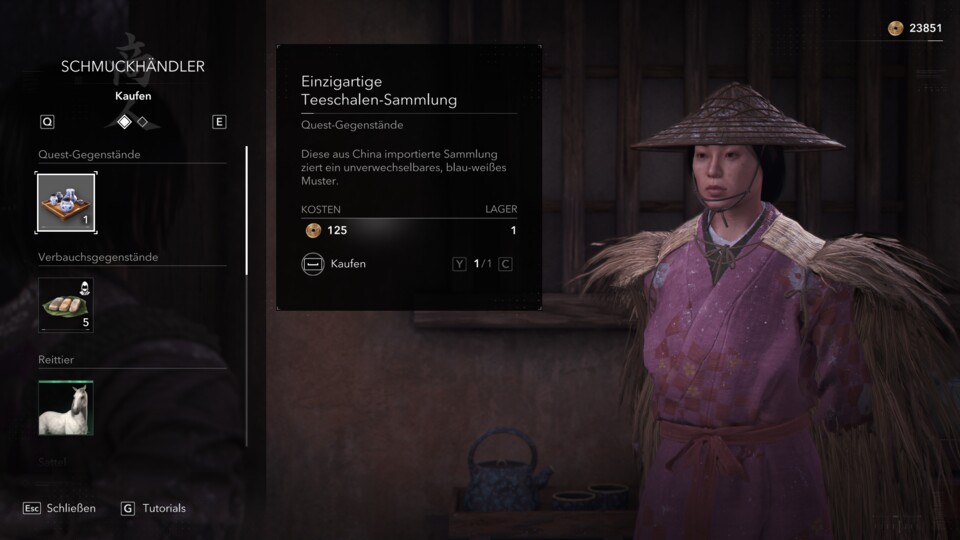Switch to the second shop tab diamond
960x540 pixels.
tap(143, 122)
